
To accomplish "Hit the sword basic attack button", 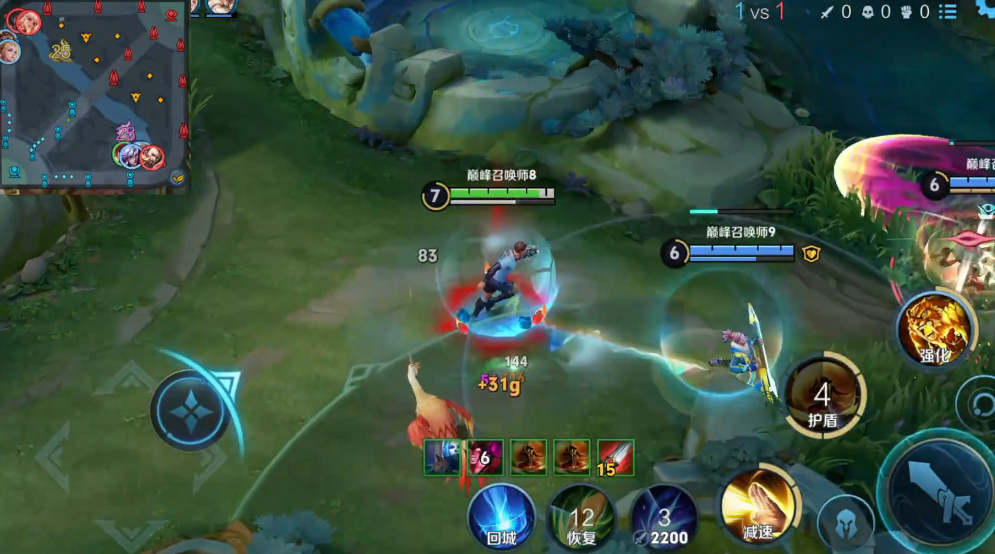I will pos(937,491).
